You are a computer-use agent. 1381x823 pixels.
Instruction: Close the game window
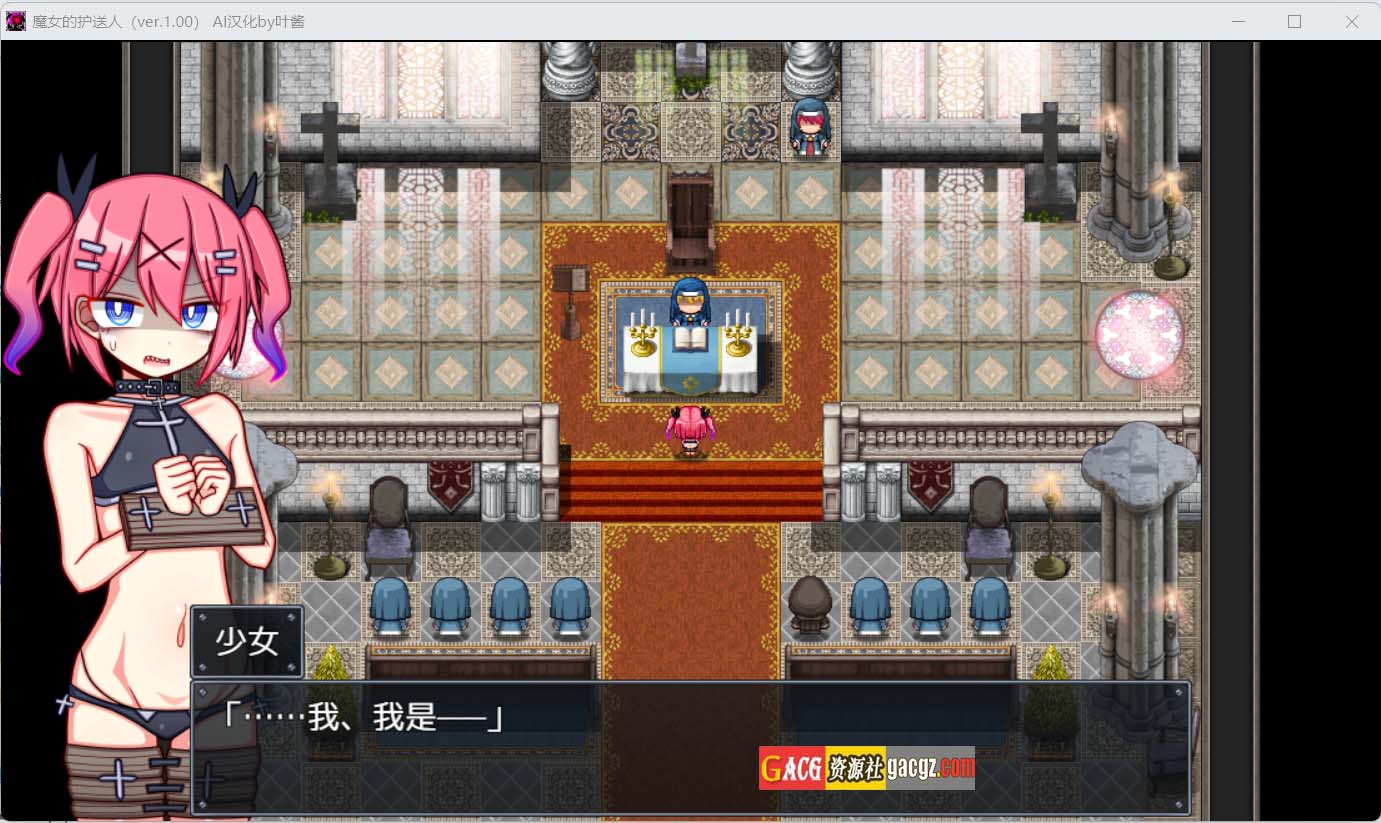click(1352, 21)
